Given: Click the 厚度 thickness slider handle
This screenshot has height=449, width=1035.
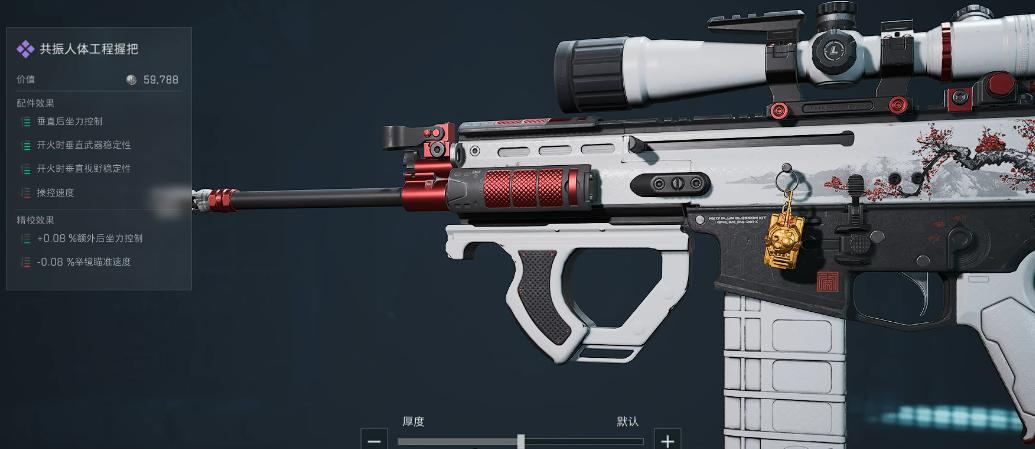Looking at the screenshot, I should (521, 440).
